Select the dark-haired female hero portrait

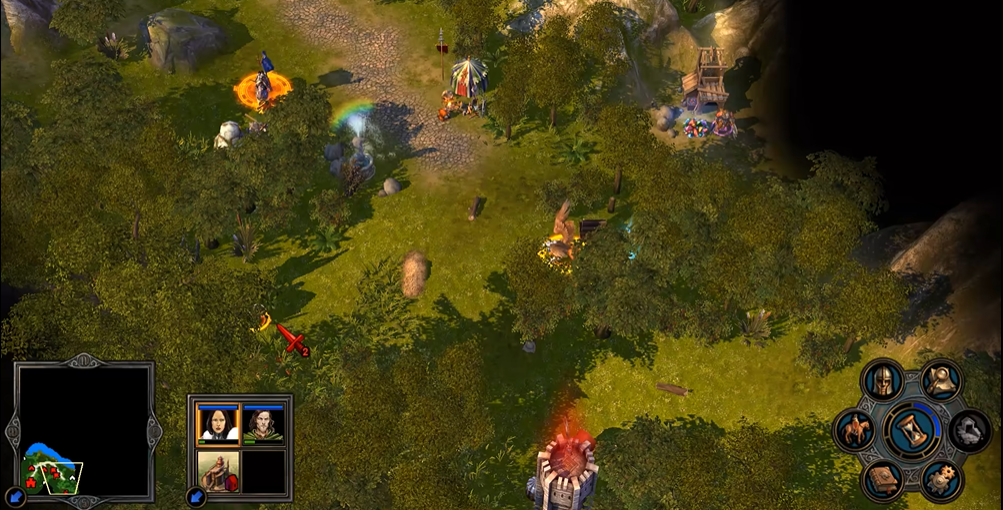[218, 424]
